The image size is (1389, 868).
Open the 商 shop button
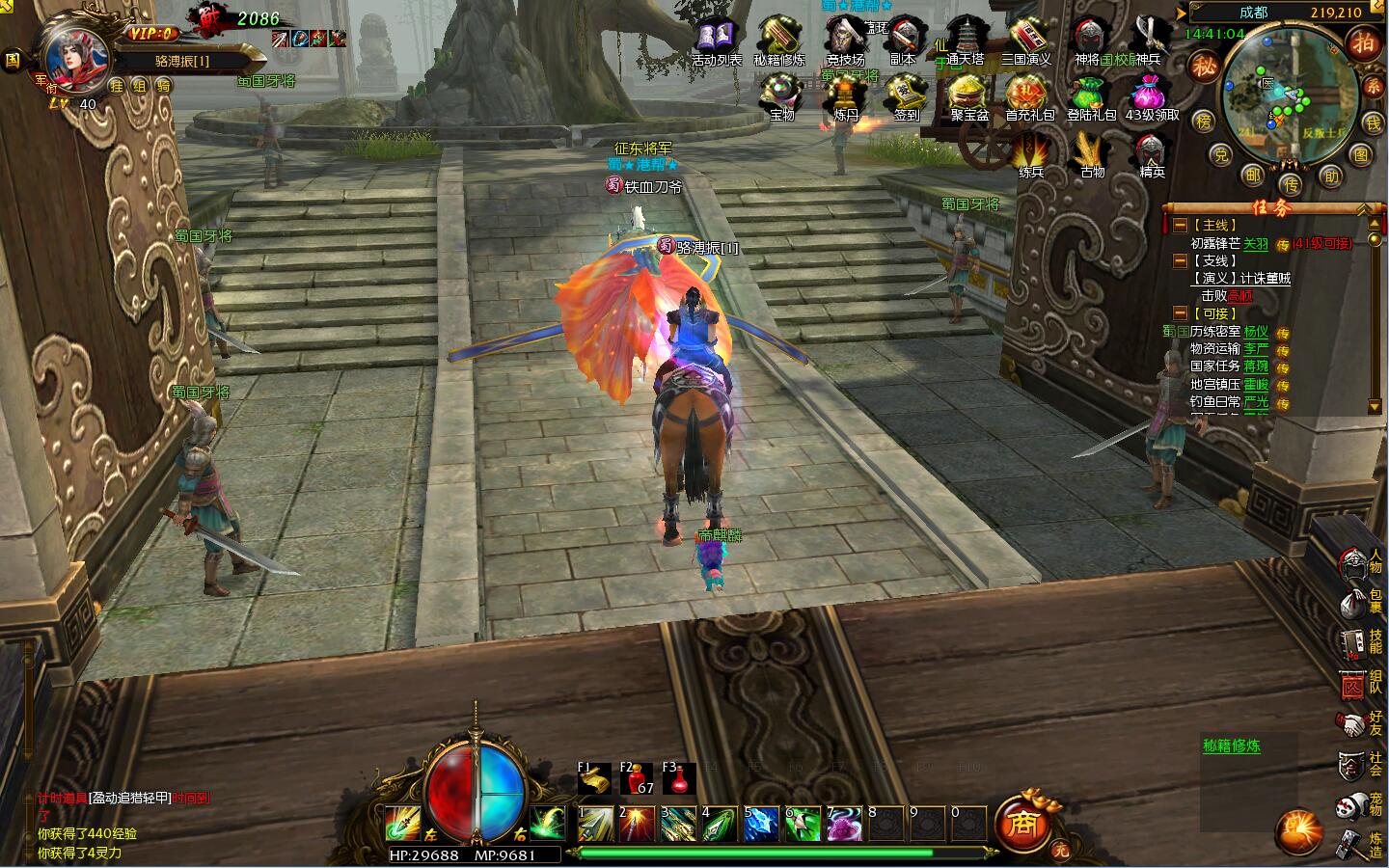(x=1021, y=825)
